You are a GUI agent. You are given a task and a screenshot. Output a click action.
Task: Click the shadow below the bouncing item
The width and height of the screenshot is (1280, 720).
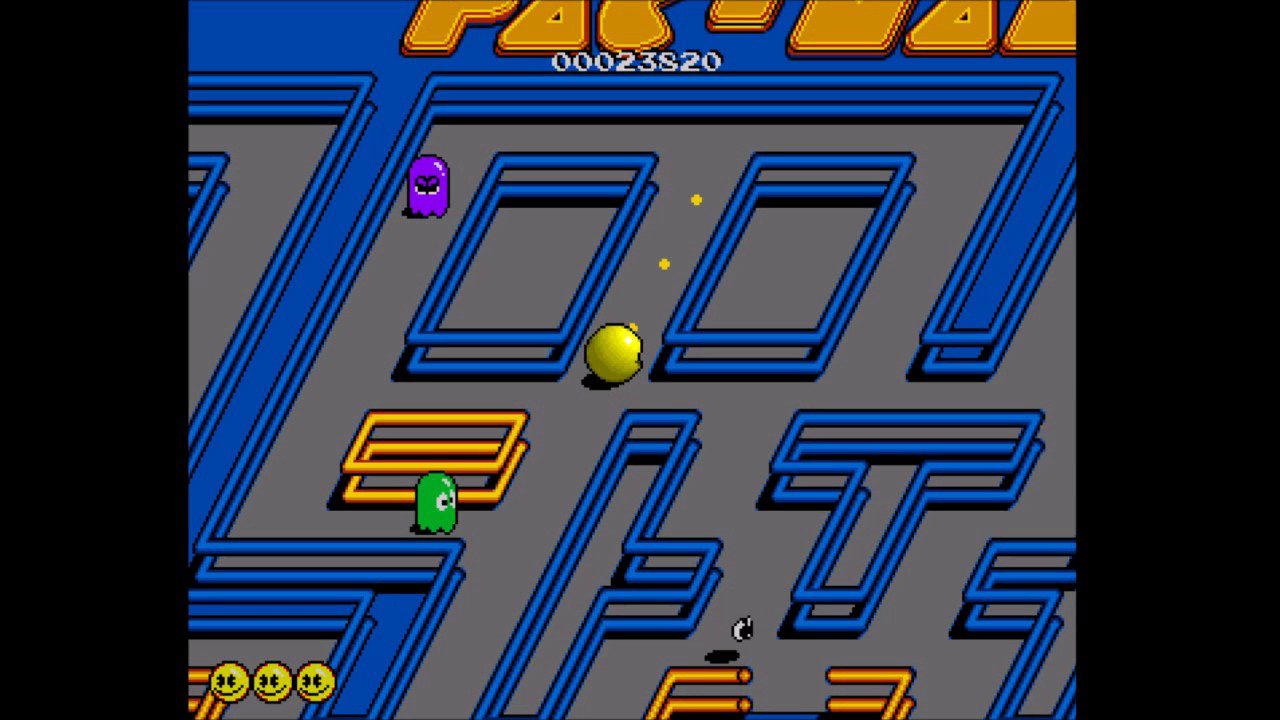[721, 656]
